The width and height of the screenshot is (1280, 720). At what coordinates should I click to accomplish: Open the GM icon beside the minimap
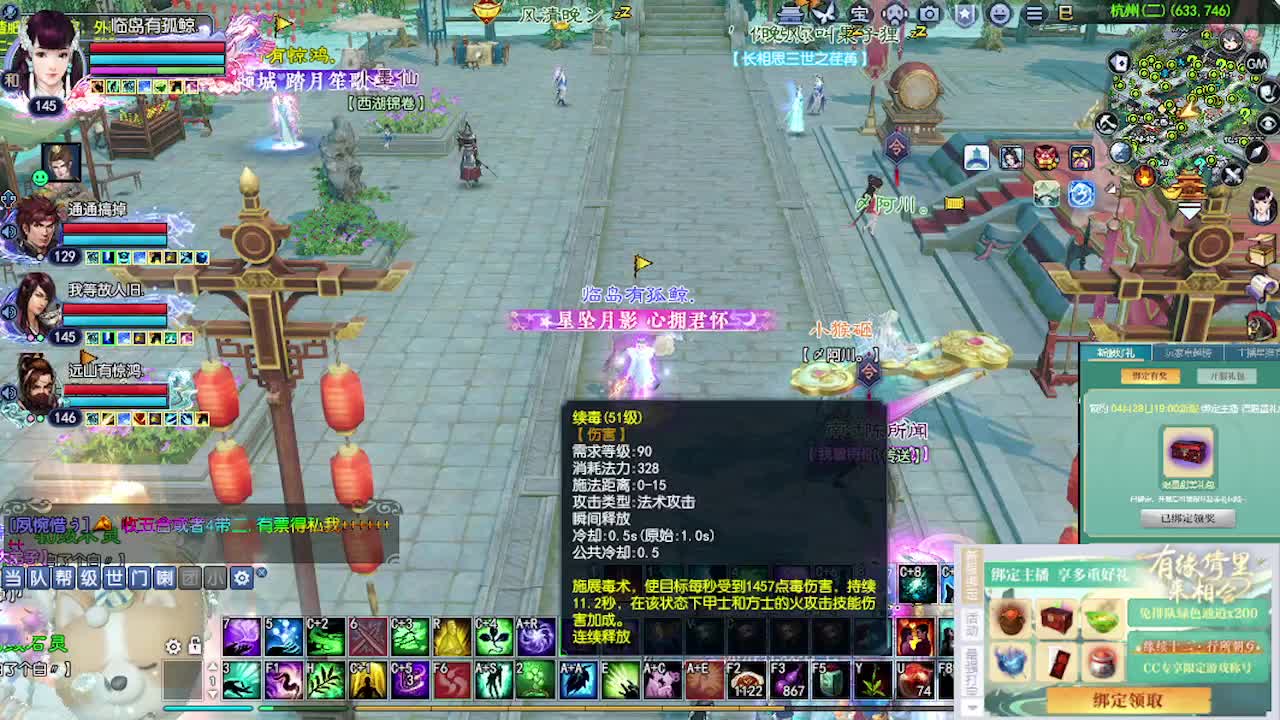[1258, 65]
